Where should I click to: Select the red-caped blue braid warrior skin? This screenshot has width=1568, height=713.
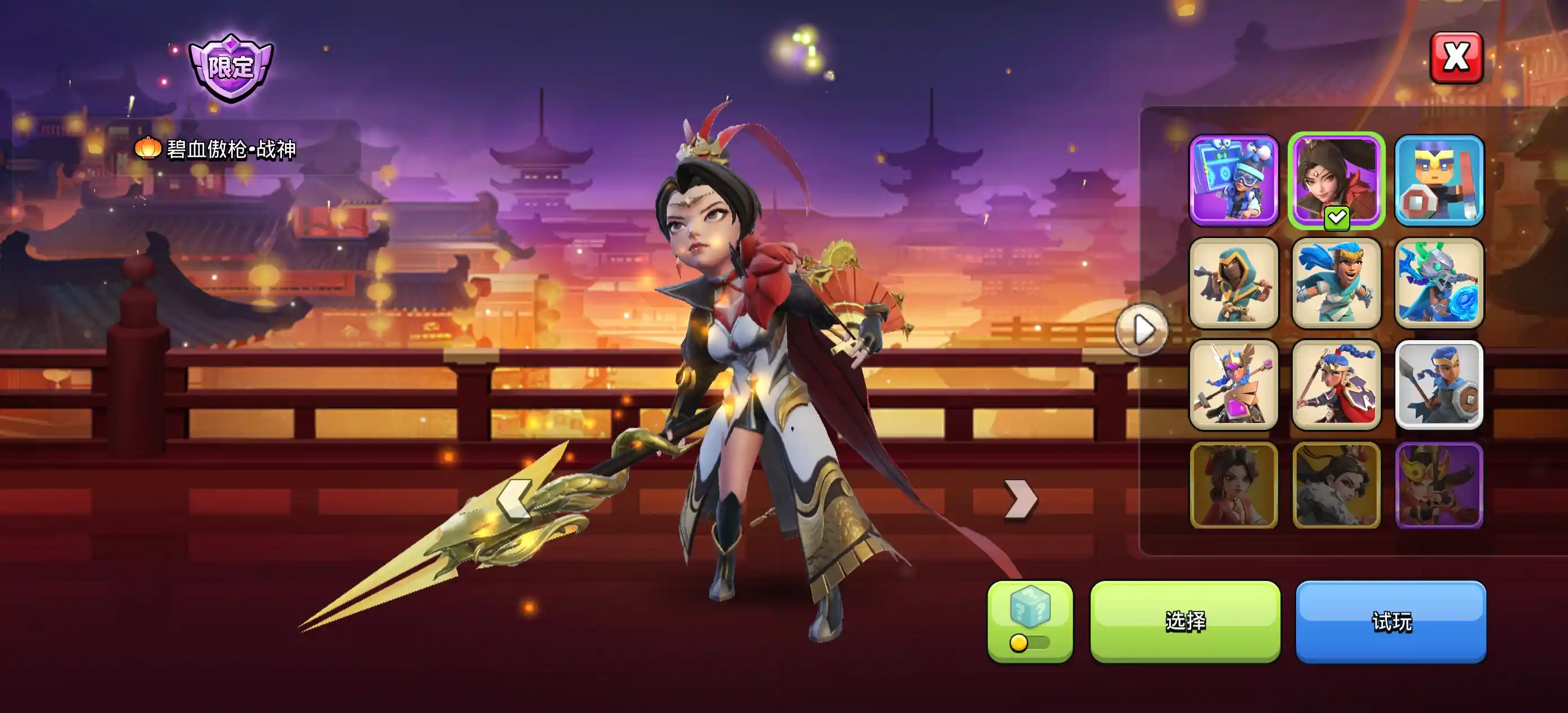[1336, 385]
